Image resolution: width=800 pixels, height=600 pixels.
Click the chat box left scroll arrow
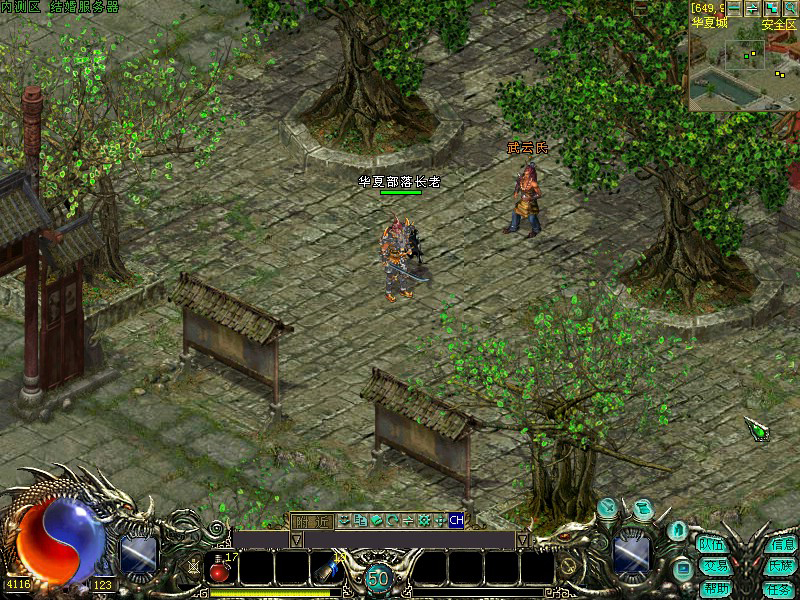pos(296,540)
